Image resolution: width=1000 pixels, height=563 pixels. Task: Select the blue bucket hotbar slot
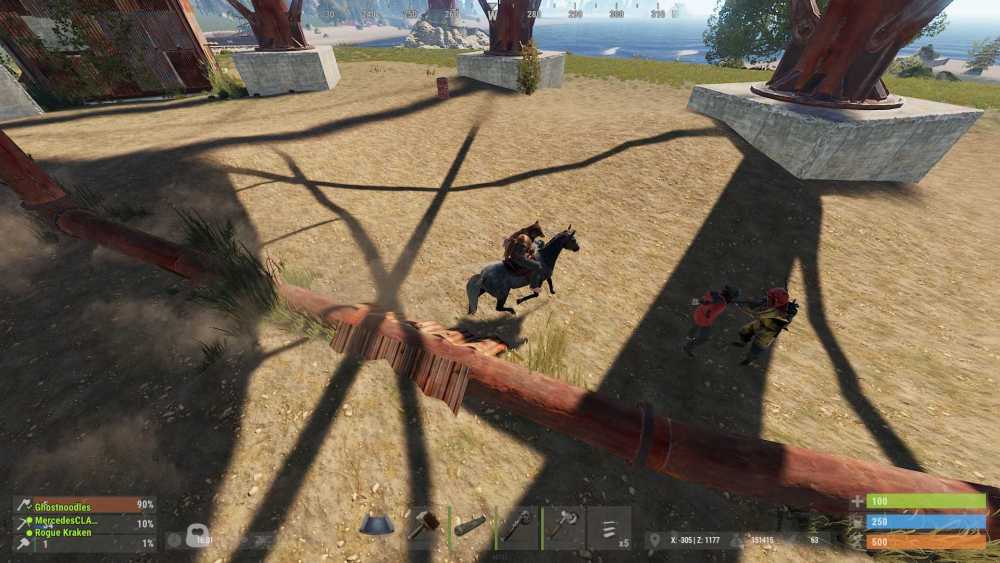click(377, 526)
